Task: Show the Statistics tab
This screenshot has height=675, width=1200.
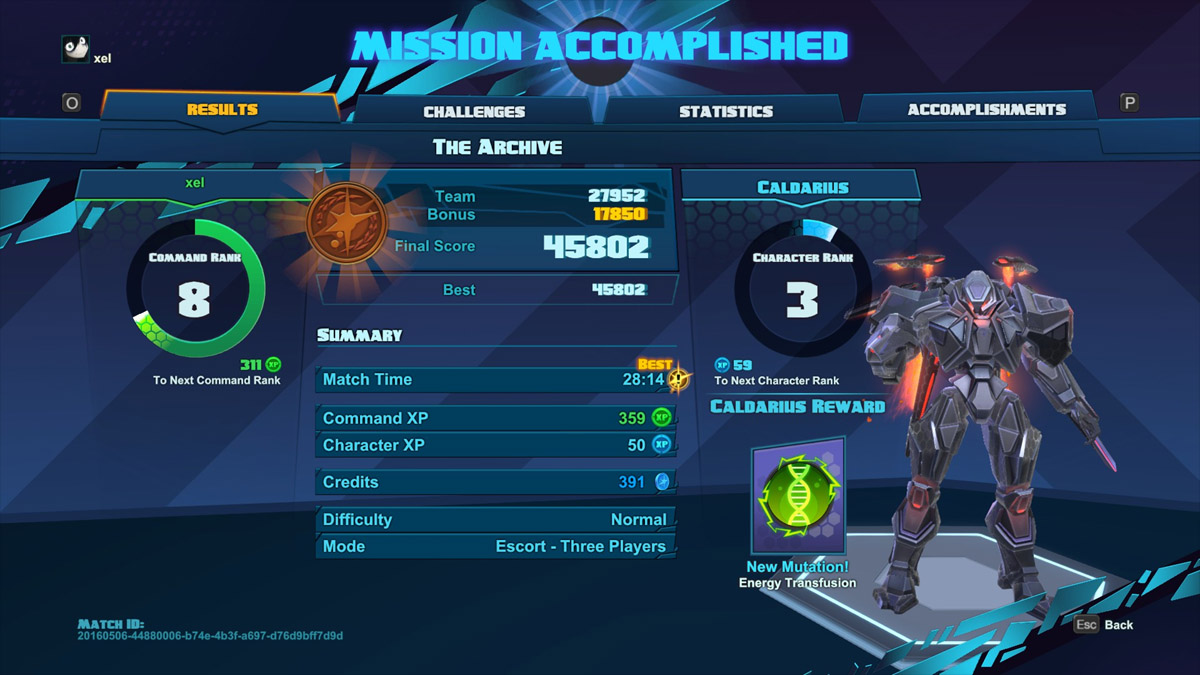Action: coord(726,112)
